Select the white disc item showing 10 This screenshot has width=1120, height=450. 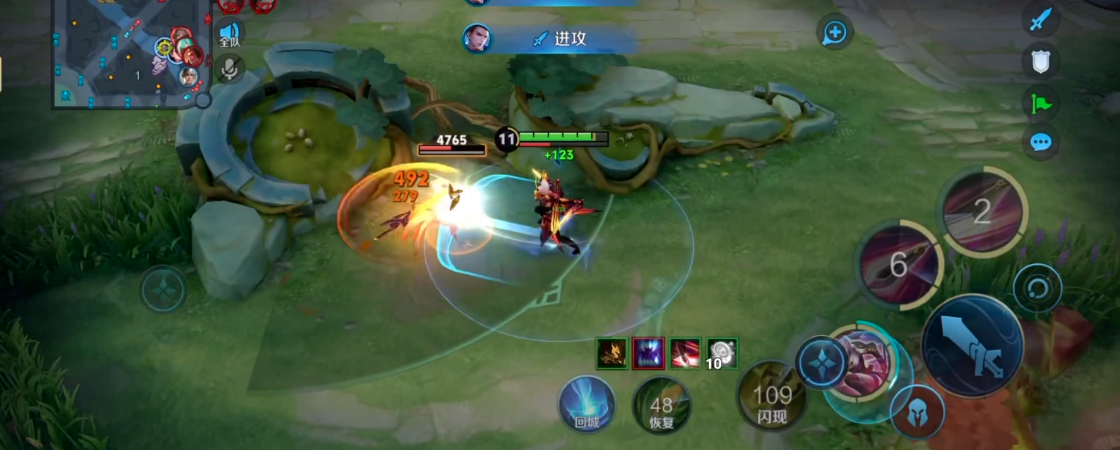723,352
